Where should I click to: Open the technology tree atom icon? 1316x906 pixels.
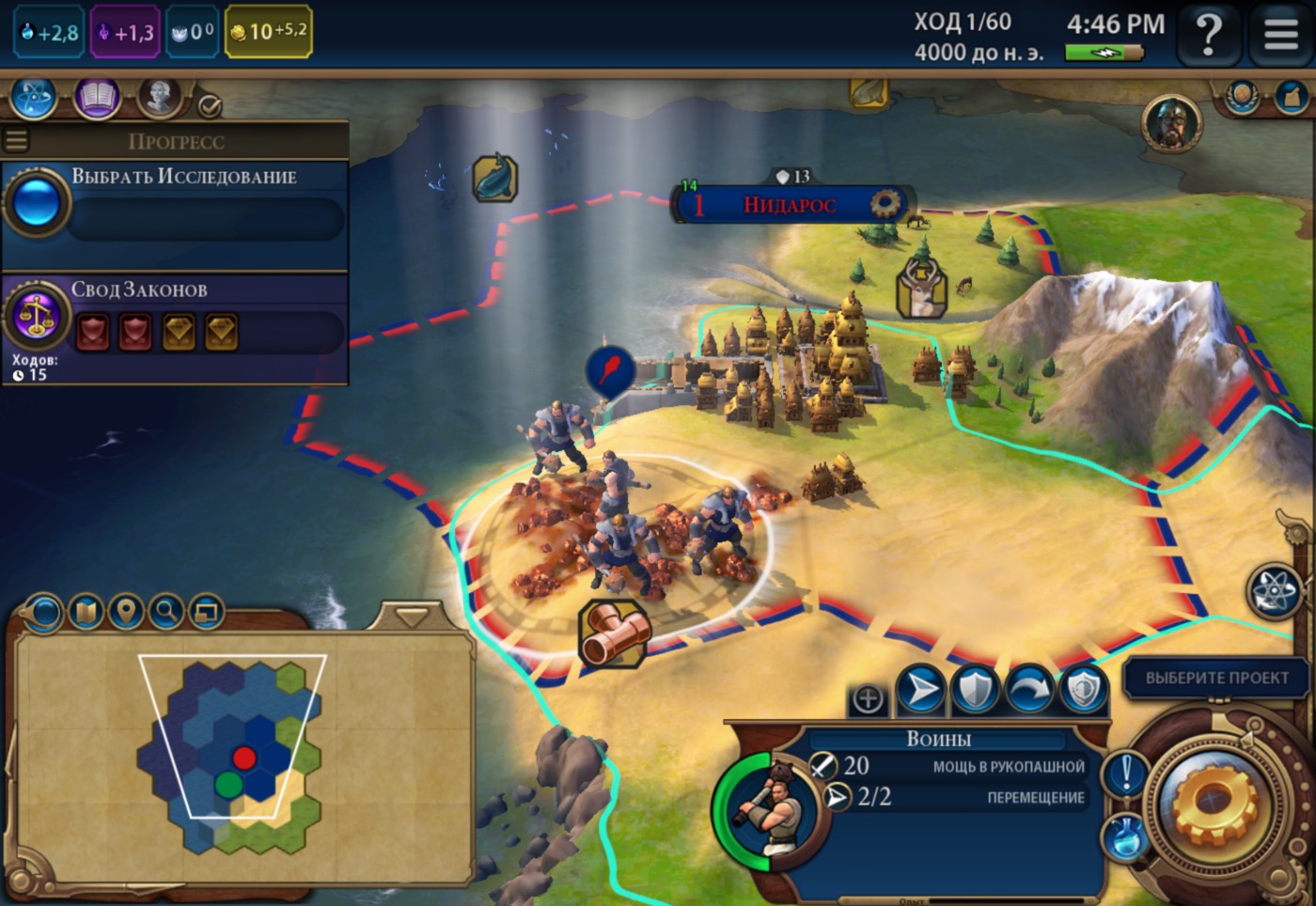(x=34, y=97)
